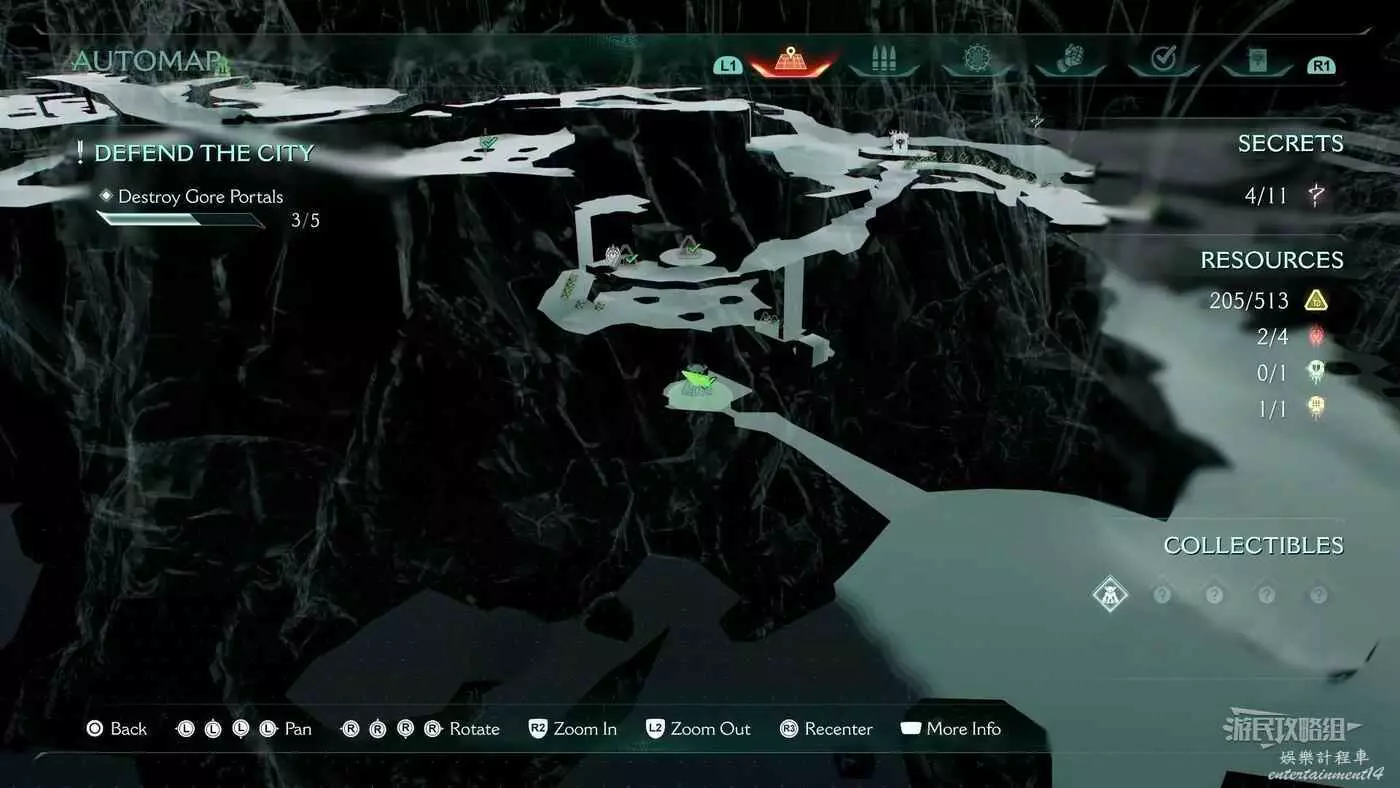The height and width of the screenshot is (788, 1400).
Task: Click the yellow gold triangle resource icon
Action: click(x=1316, y=300)
